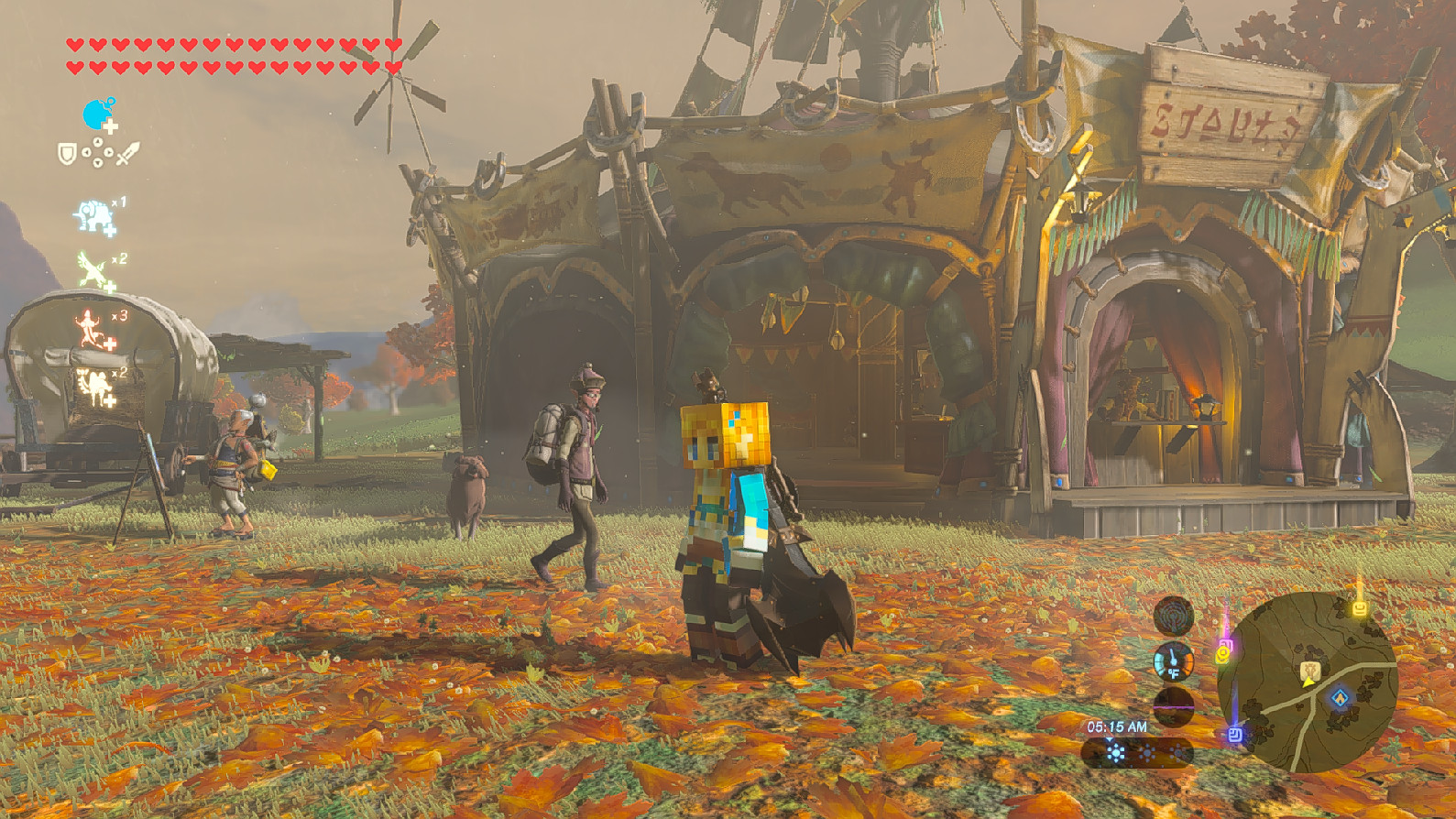Click the green bird pickup icon showing x2
1456x819 pixels.
pos(90,270)
